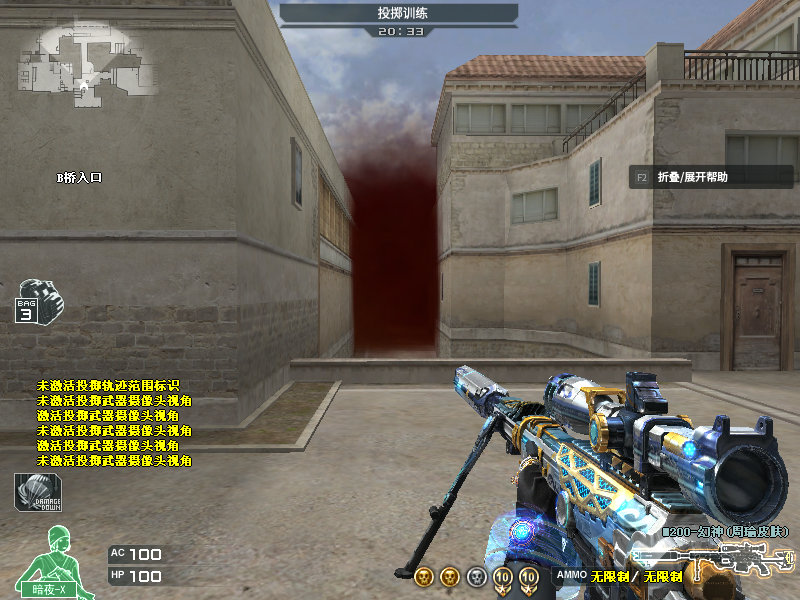Viewport: 800px width, 600px height.
Task: Click the green character portrait
Action: tap(51, 560)
